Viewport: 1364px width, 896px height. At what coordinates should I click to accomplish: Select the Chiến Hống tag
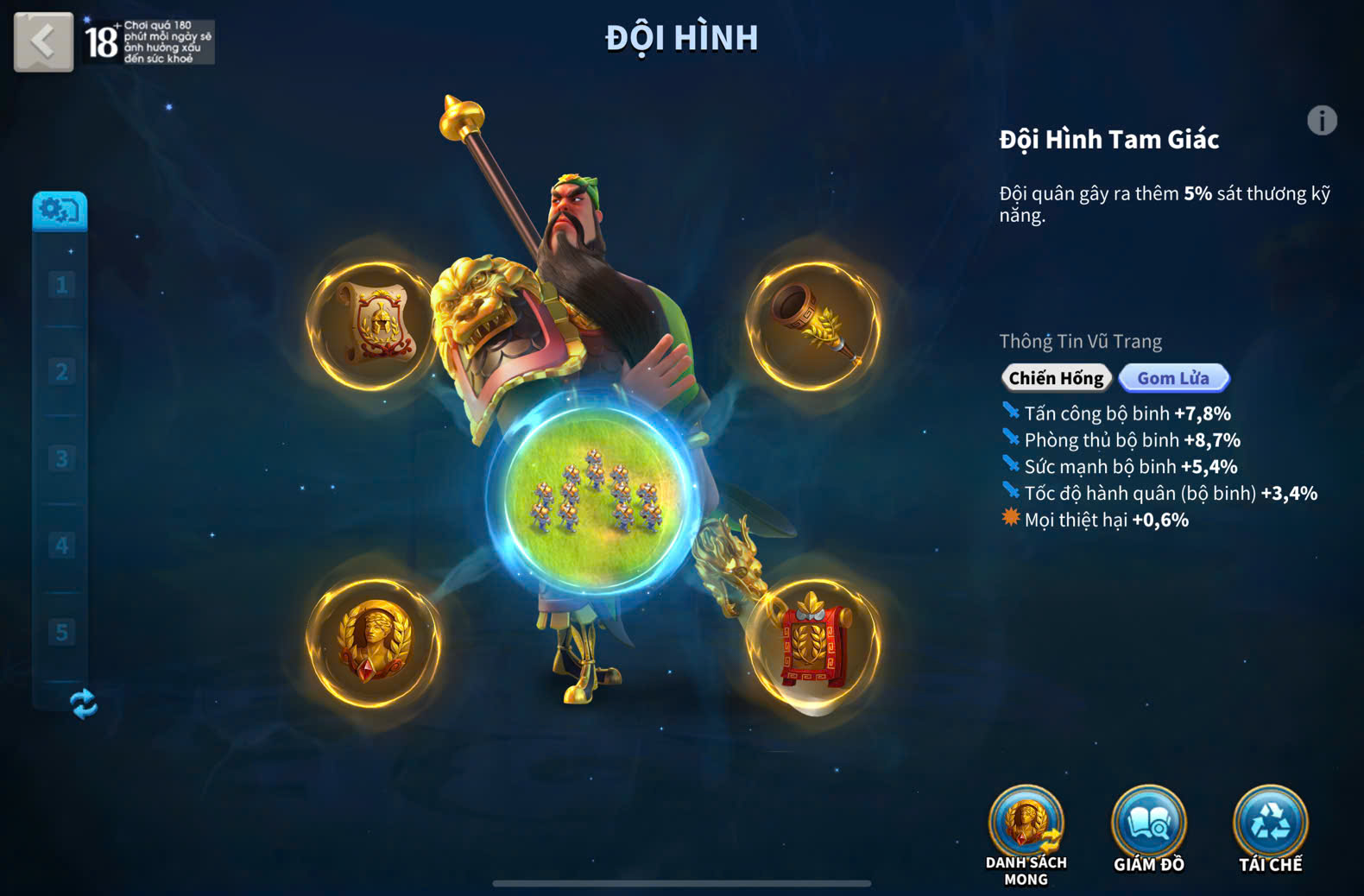click(x=1056, y=378)
